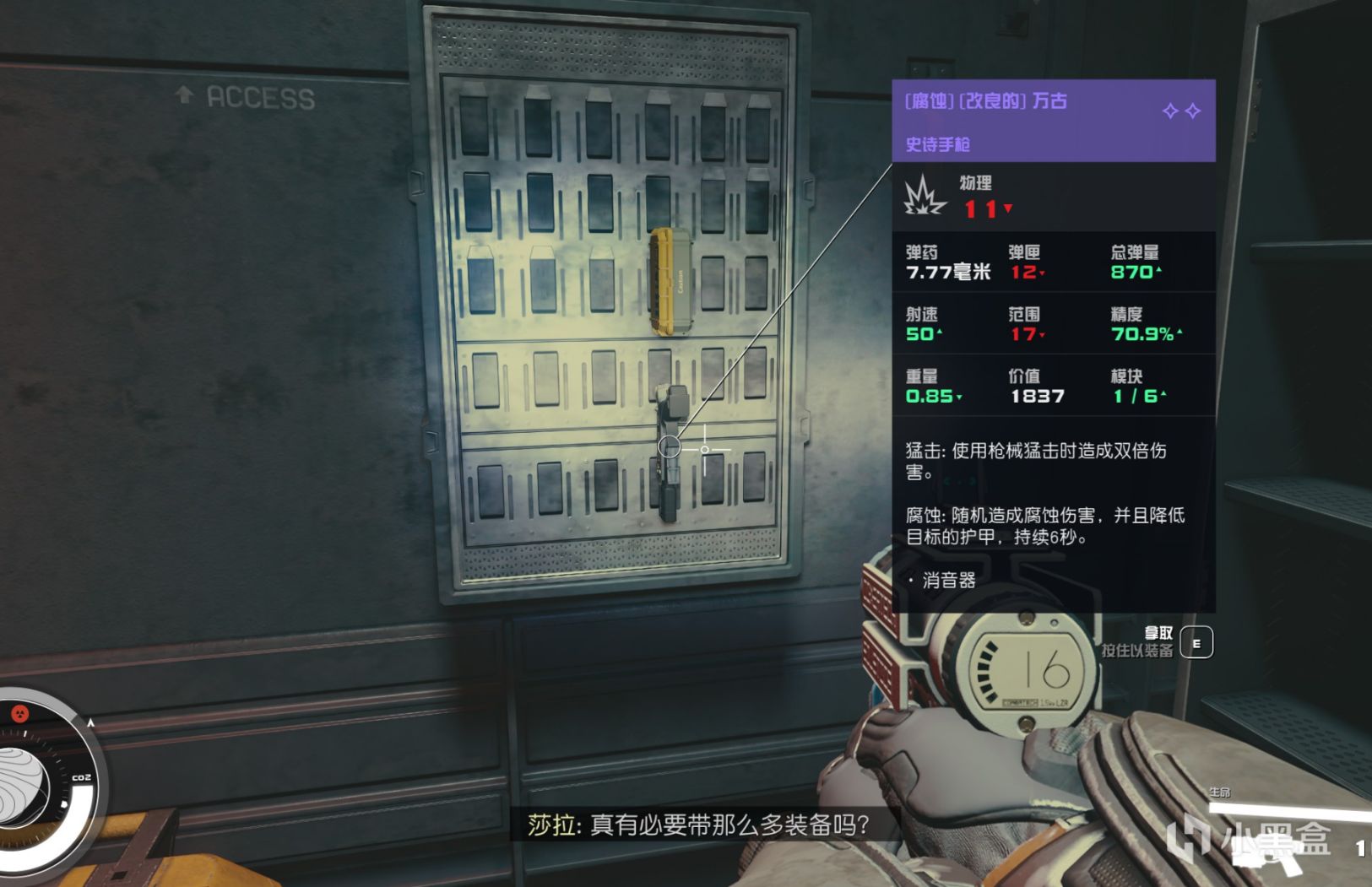This screenshot has width=1372, height=887.
Task: Toggle the 重量 weight indicator arrow
Action: tap(957, 396)
